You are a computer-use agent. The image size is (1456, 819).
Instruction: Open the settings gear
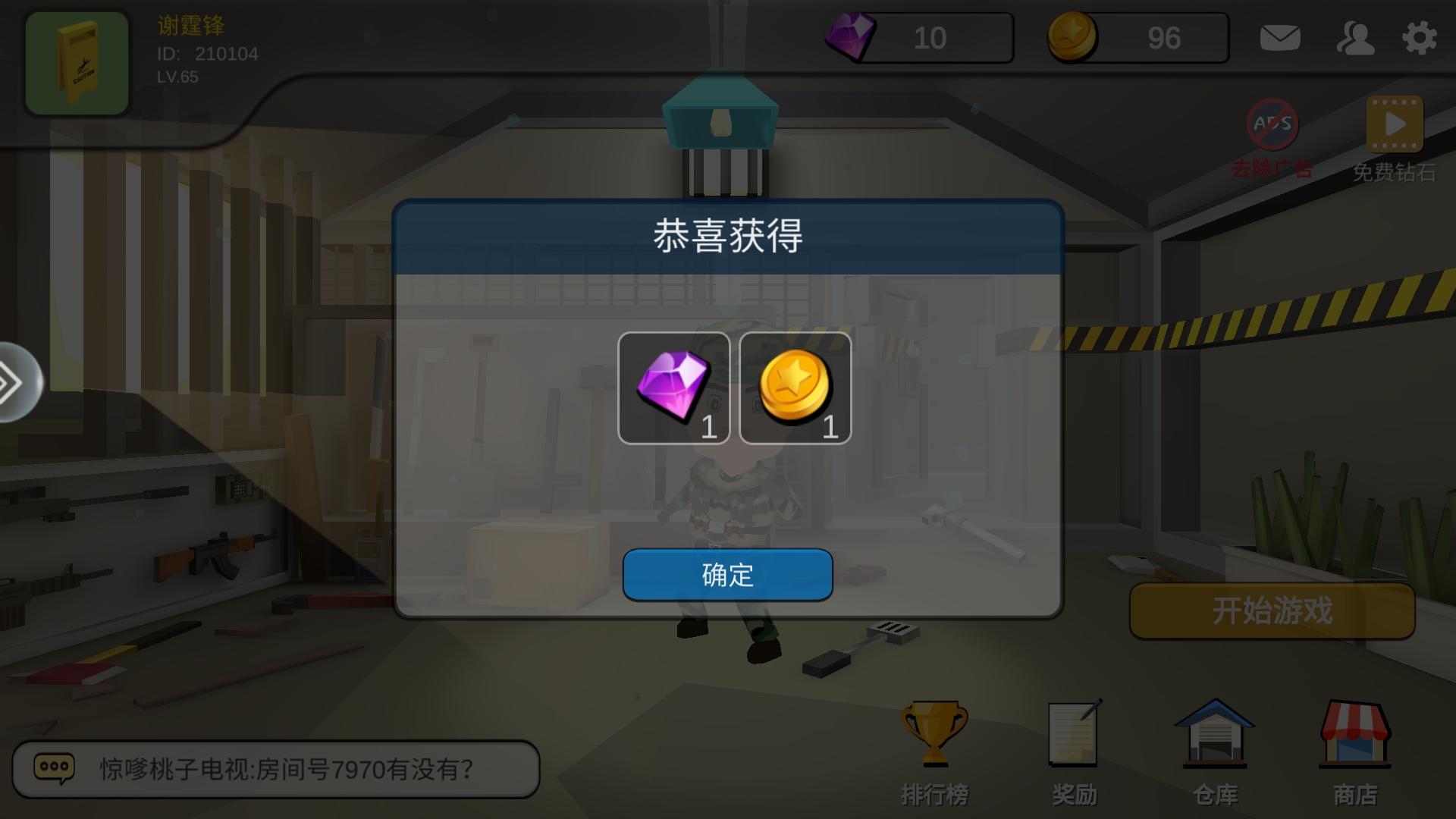pos(1418,36)
